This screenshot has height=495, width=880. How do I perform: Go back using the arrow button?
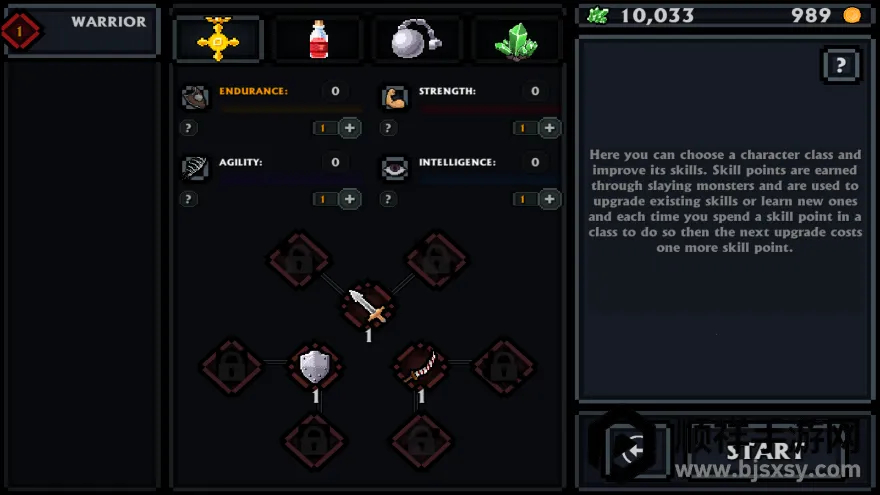coord(632,452)
